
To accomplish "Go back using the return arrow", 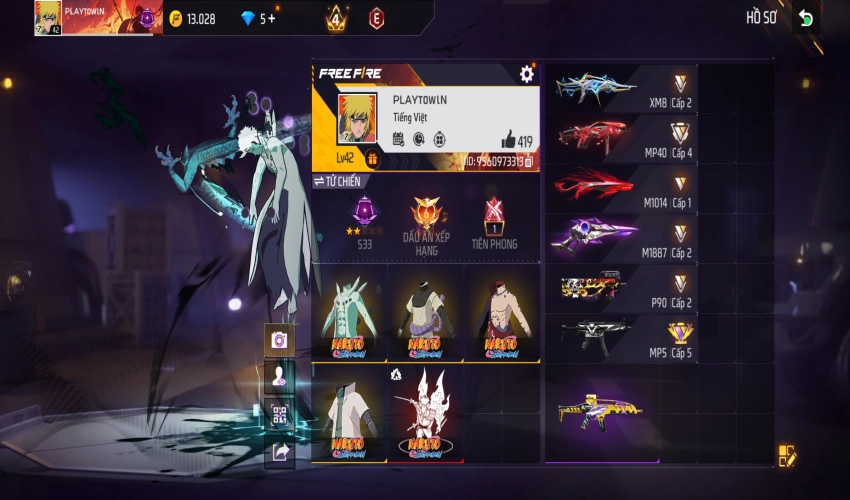I will coord(806,18).
